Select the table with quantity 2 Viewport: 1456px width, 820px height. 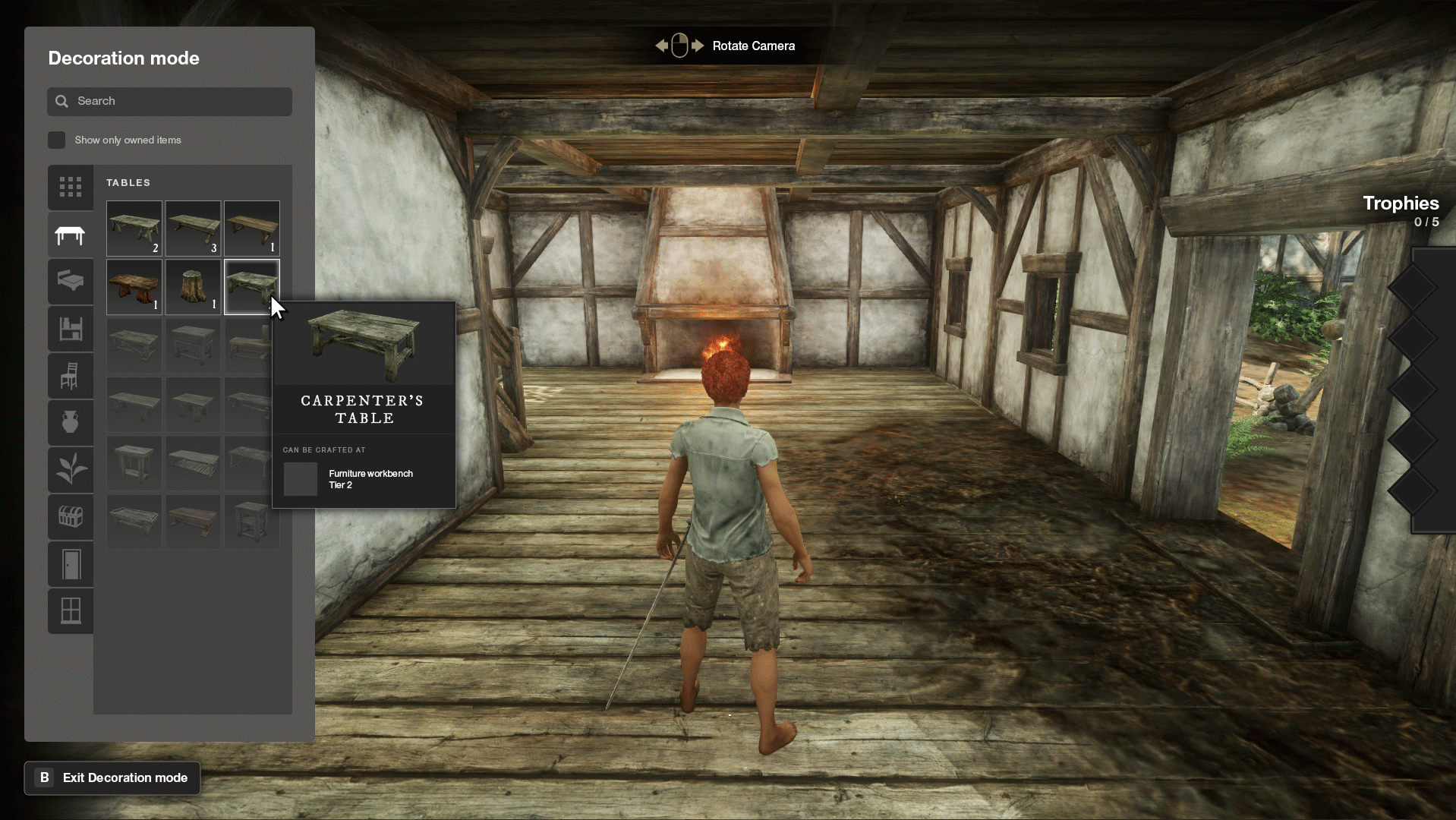(x=134, y=228)
